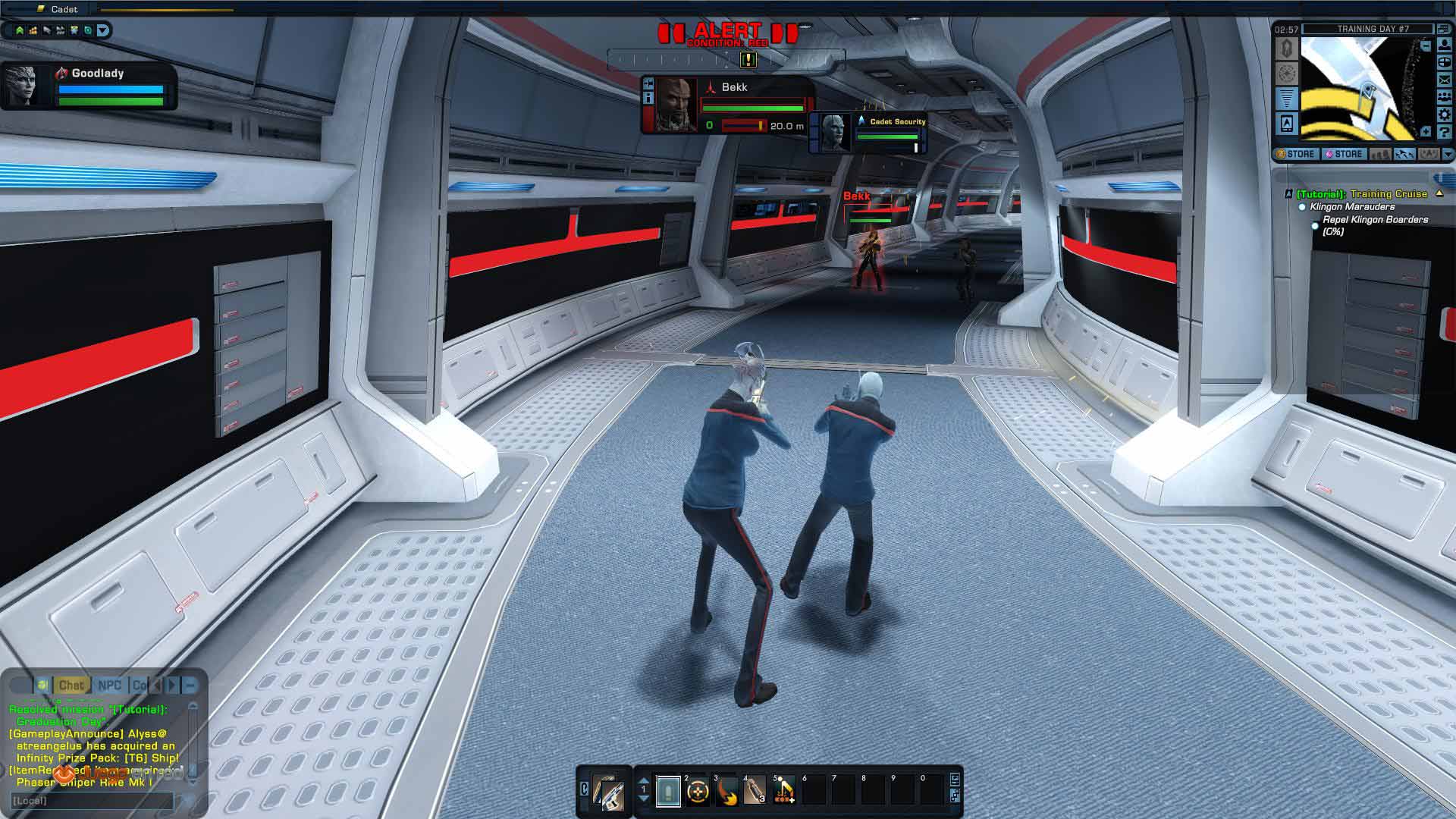Viewport: 1456px width, 819px height.
Task: Use the flaming arrow ability in slot 3
Action: click(726, 792)
